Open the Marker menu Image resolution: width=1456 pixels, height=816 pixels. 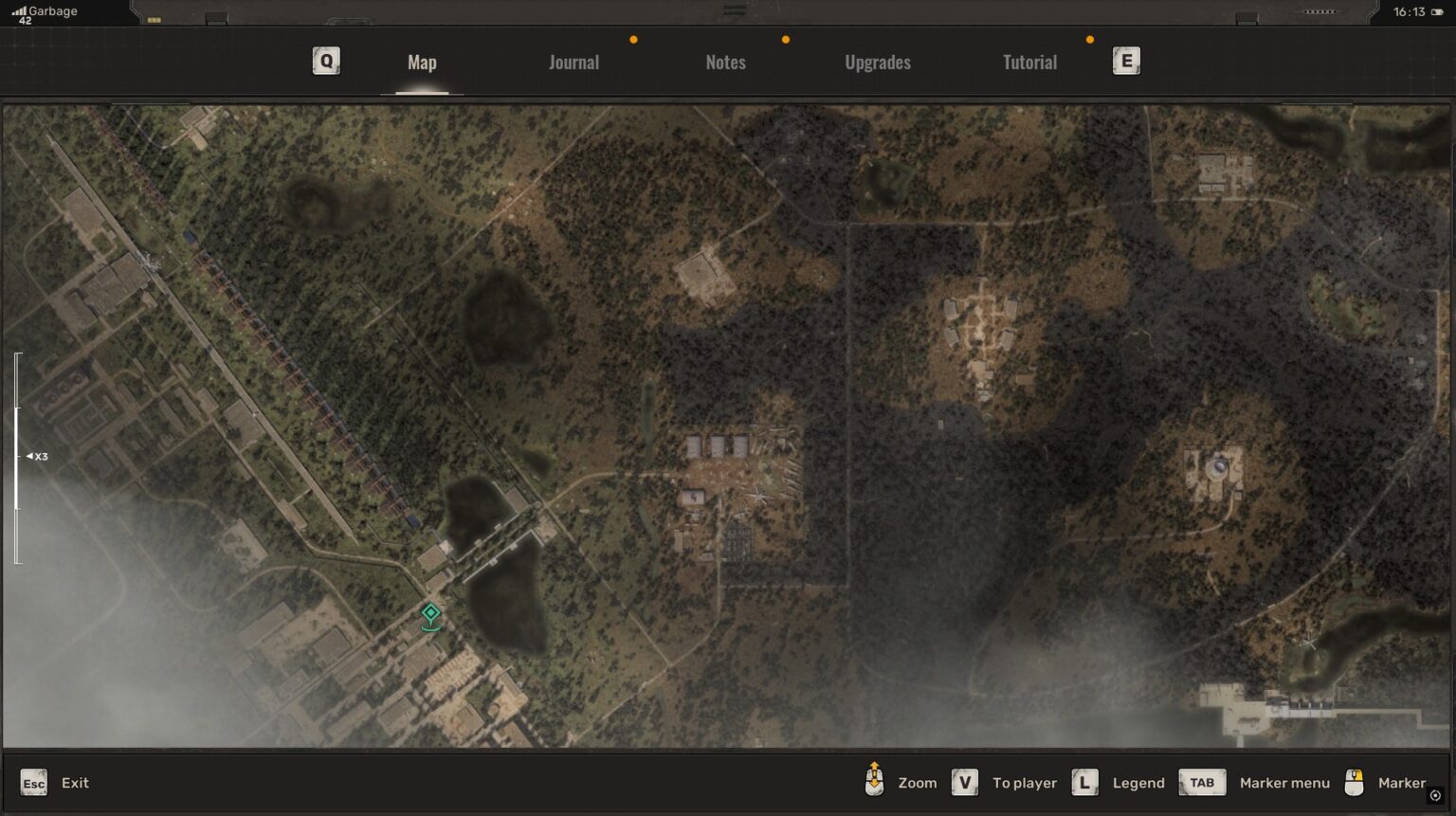[1284, 783]
